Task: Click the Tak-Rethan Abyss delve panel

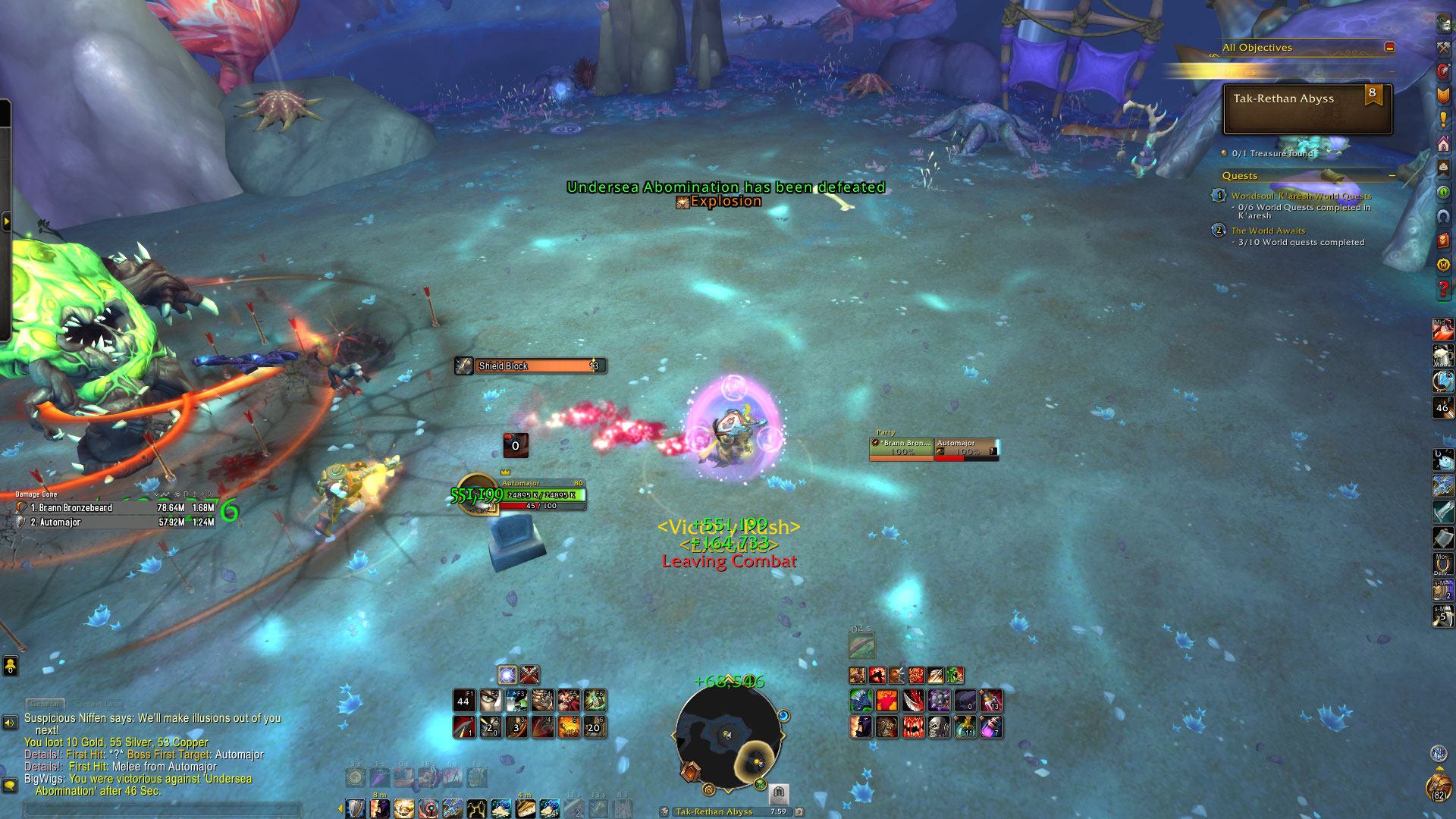Action: (1307, 109)
